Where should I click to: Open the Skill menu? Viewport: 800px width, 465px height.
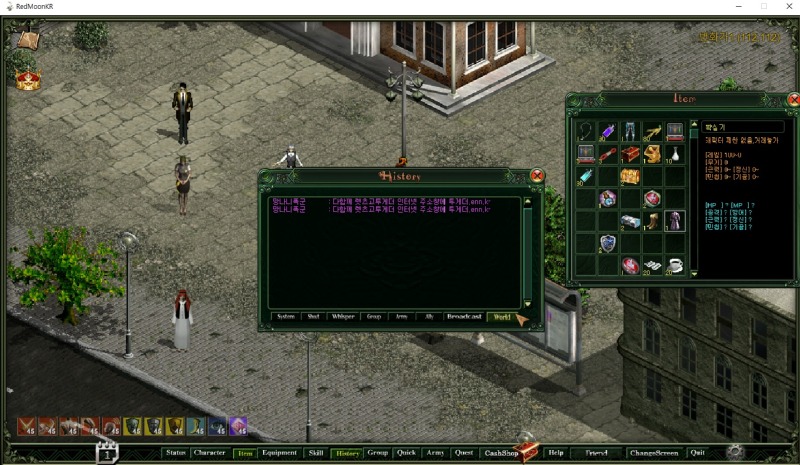[x=315, y=453]
